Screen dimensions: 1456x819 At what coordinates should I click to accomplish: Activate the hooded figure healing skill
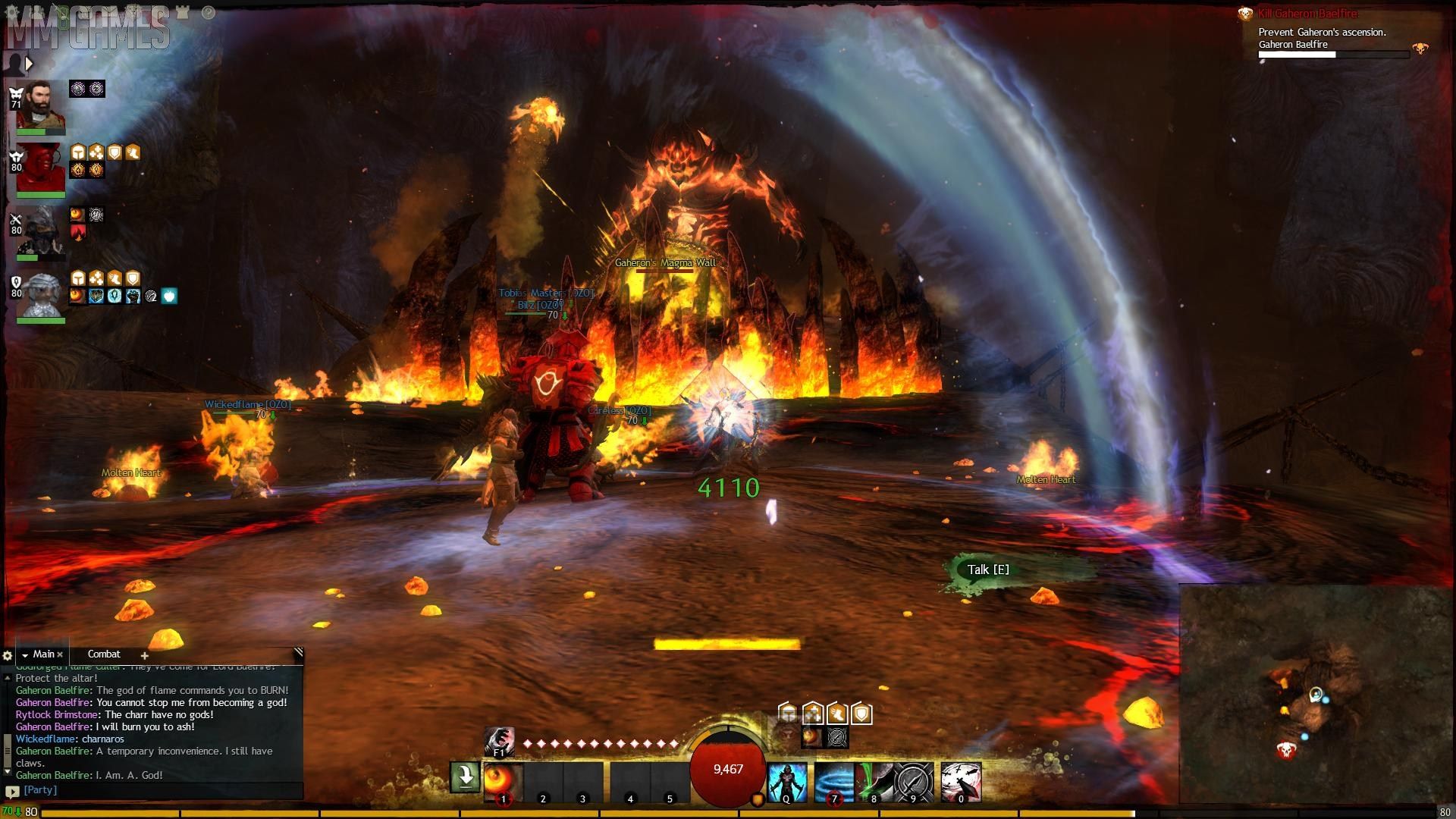[786, 781]
